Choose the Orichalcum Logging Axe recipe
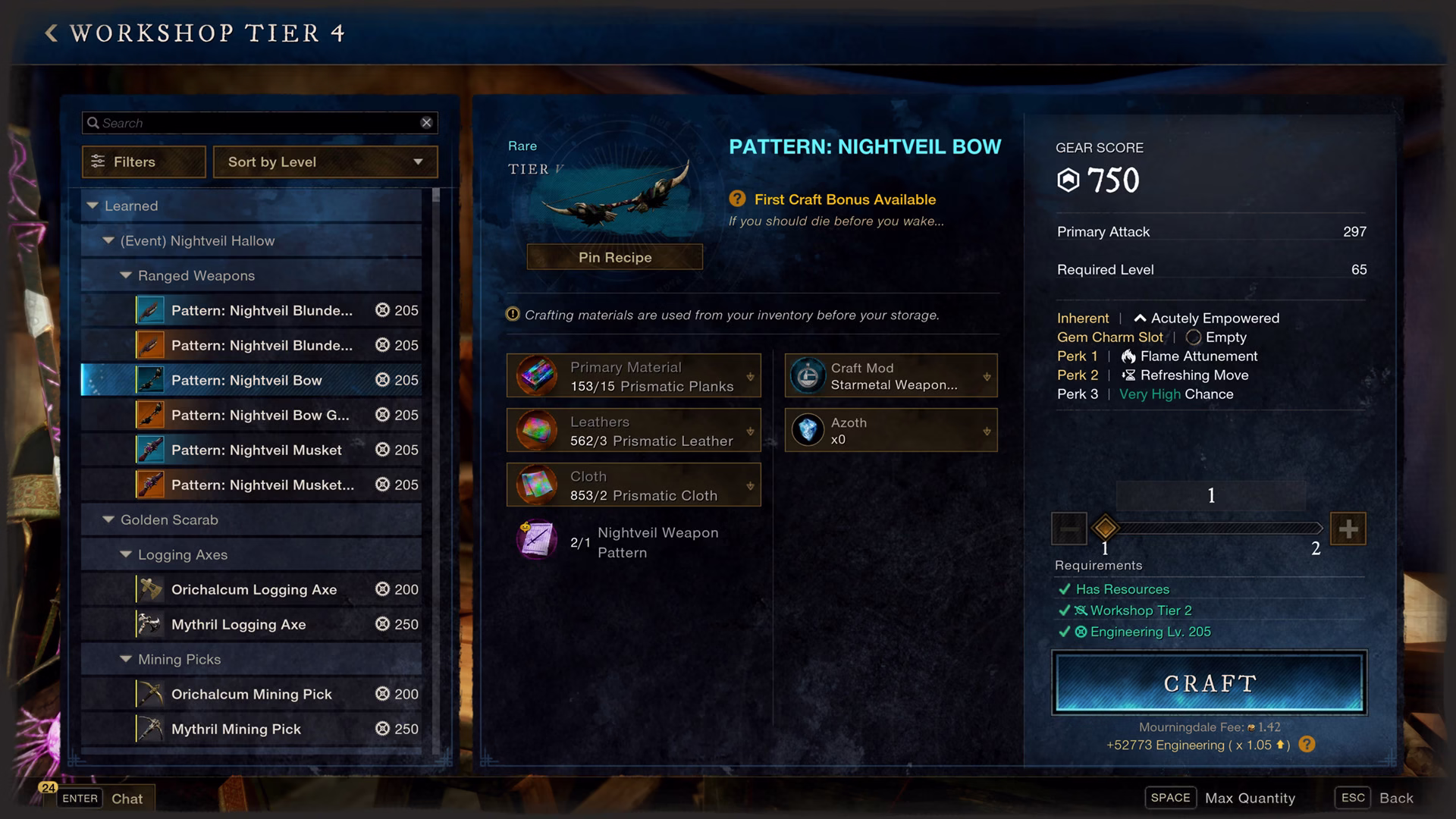 254,589
